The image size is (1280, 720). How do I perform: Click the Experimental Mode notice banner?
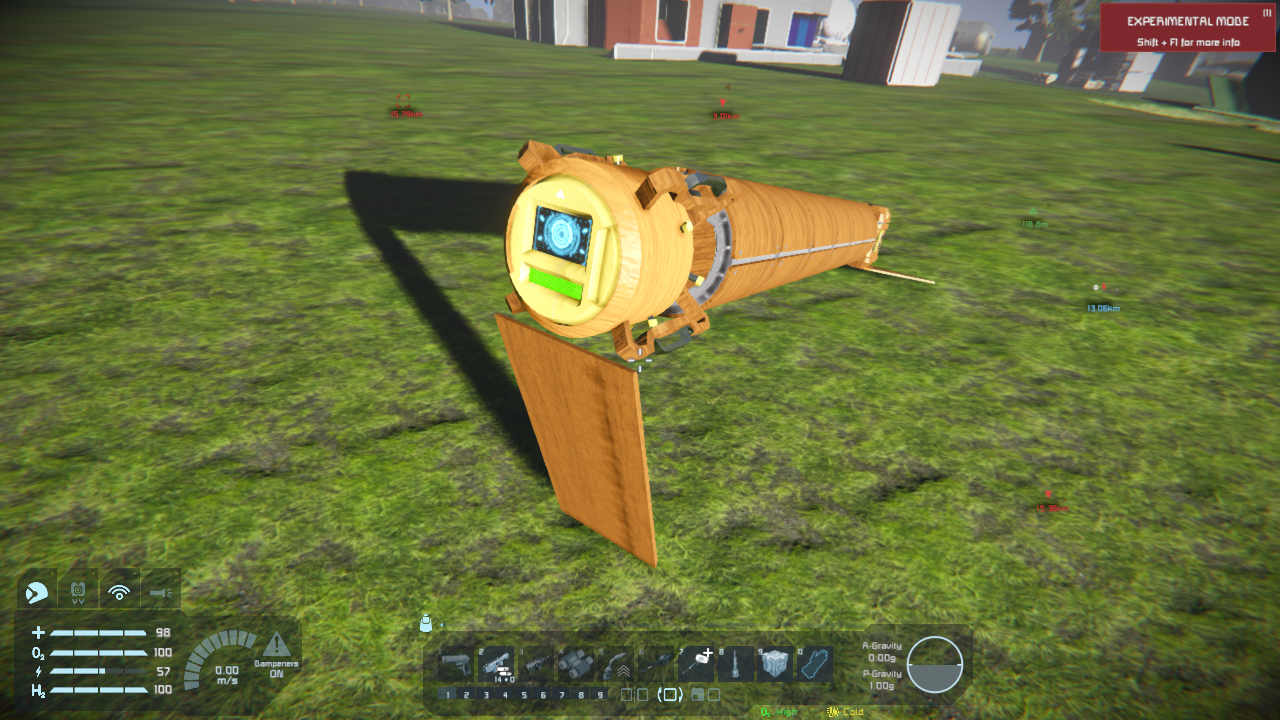point(1187,28)
